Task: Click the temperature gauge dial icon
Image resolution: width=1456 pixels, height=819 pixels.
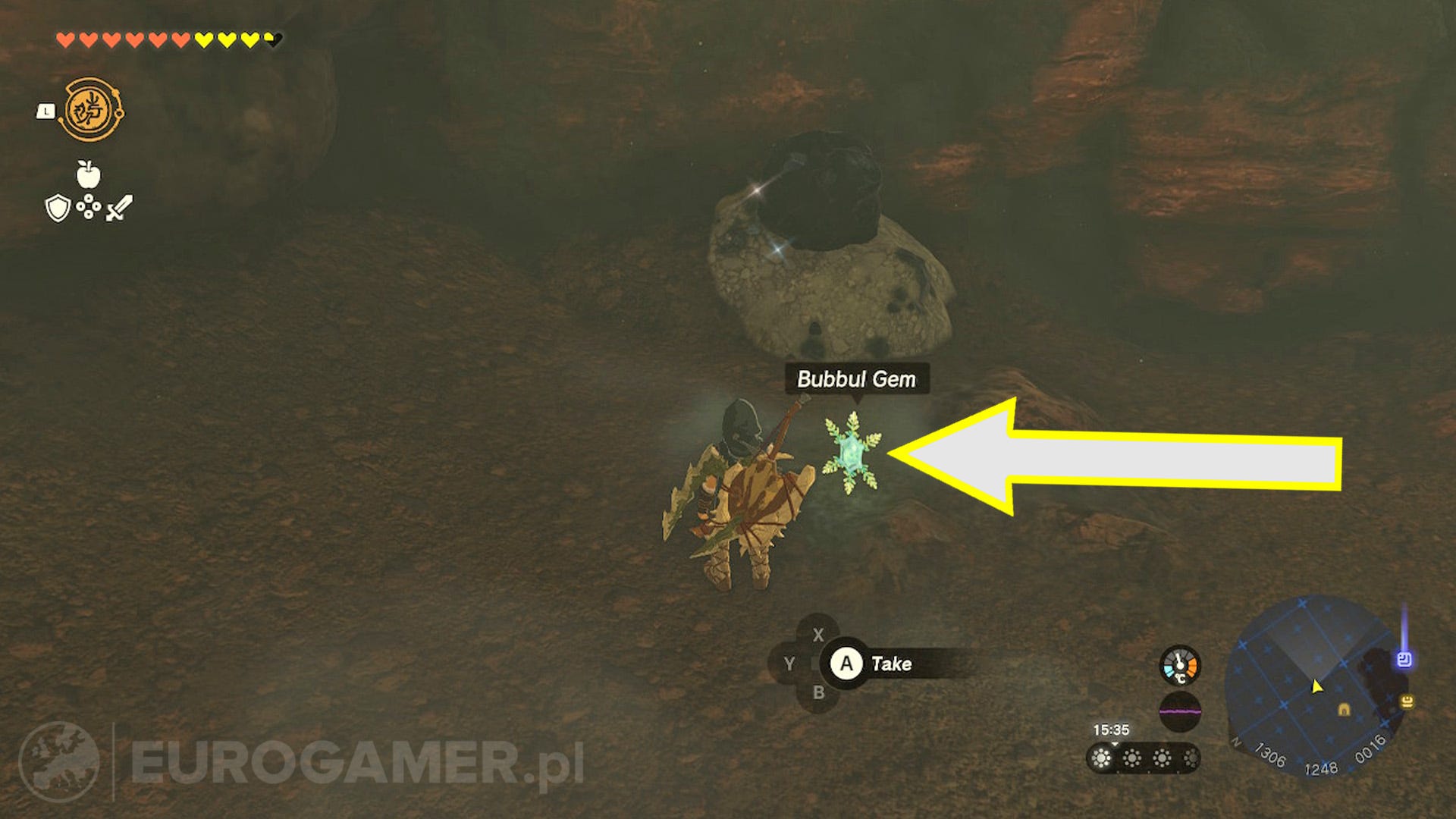Action: pos(1180,666)
